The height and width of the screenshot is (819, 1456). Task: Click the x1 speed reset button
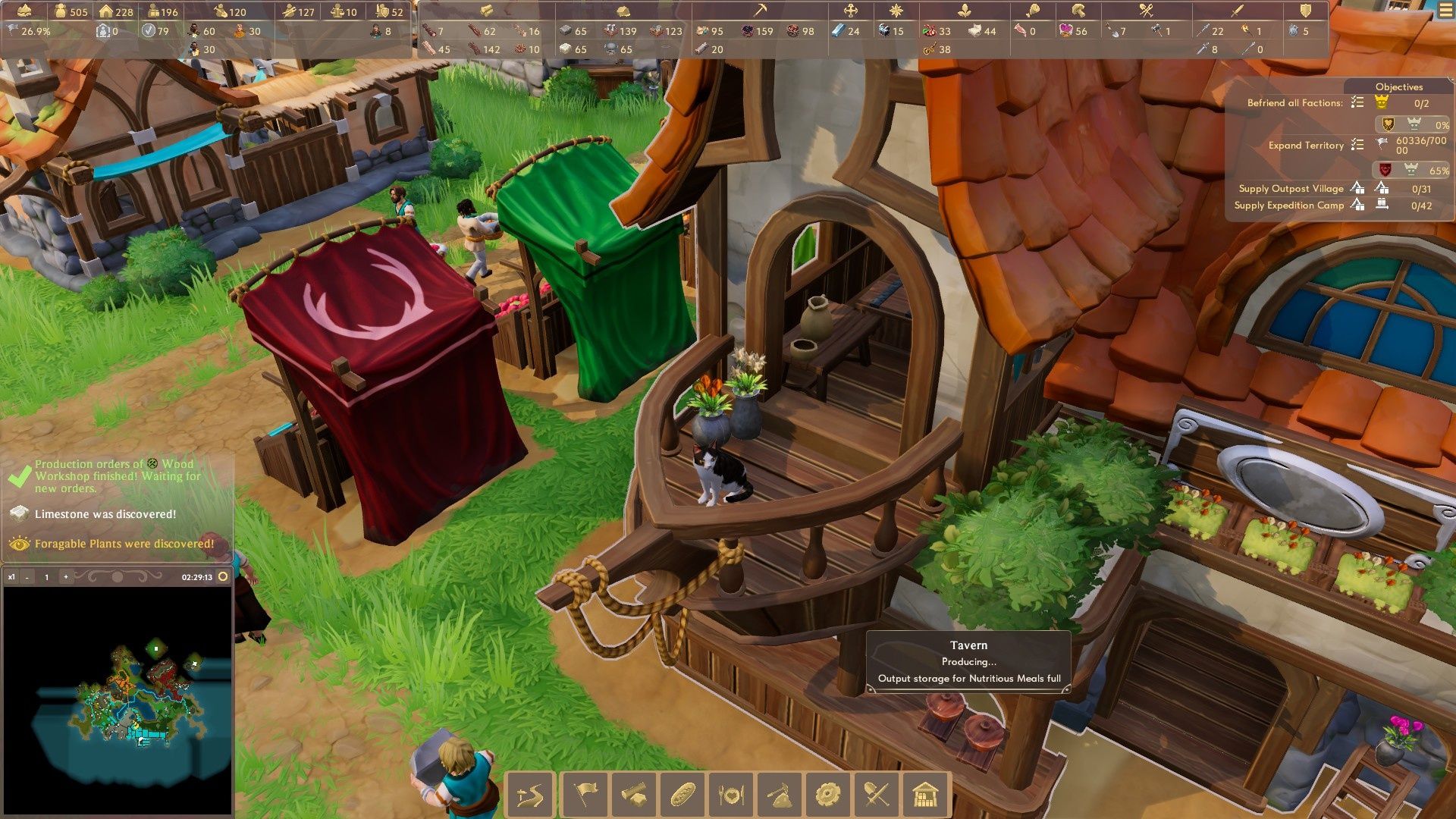point(11,577)
